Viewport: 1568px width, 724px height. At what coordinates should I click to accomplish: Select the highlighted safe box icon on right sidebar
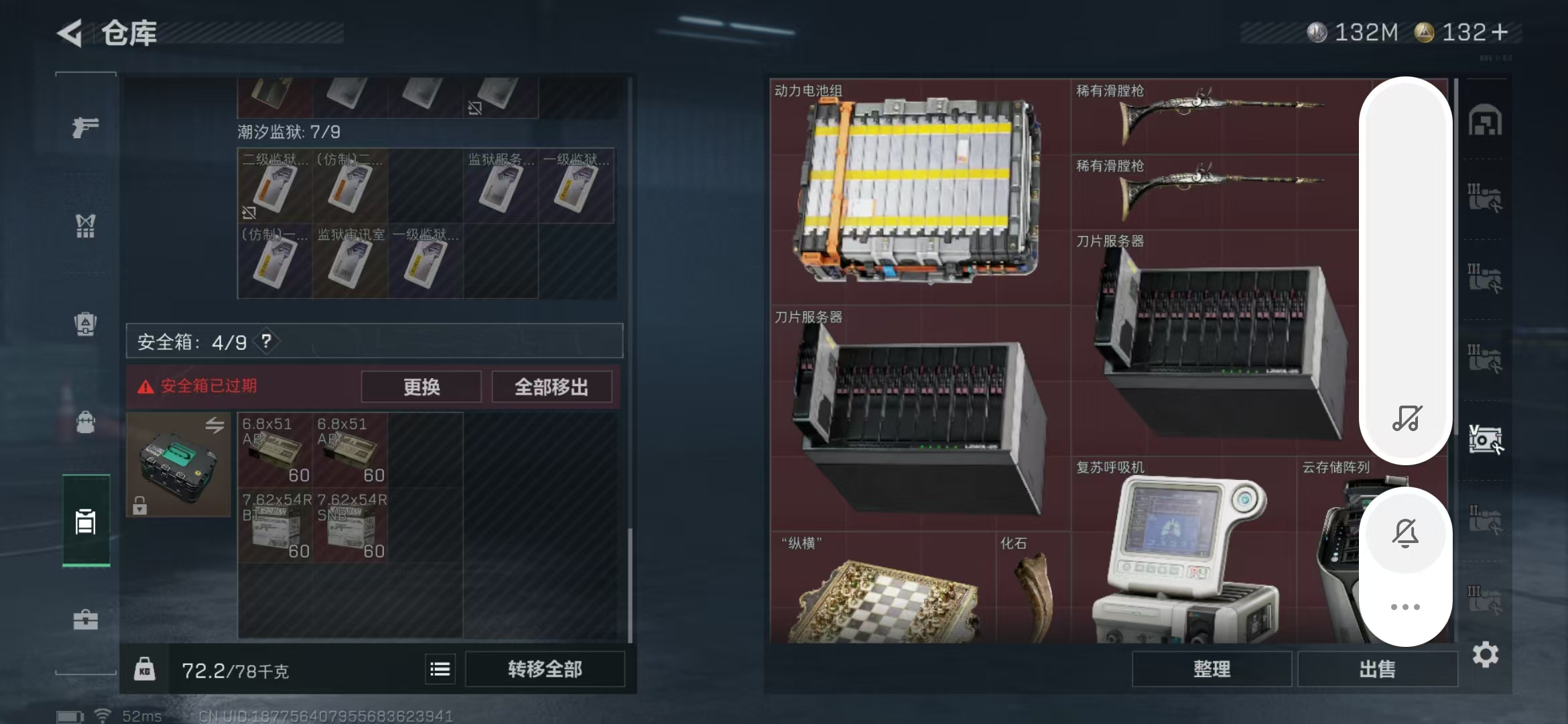1486,439
